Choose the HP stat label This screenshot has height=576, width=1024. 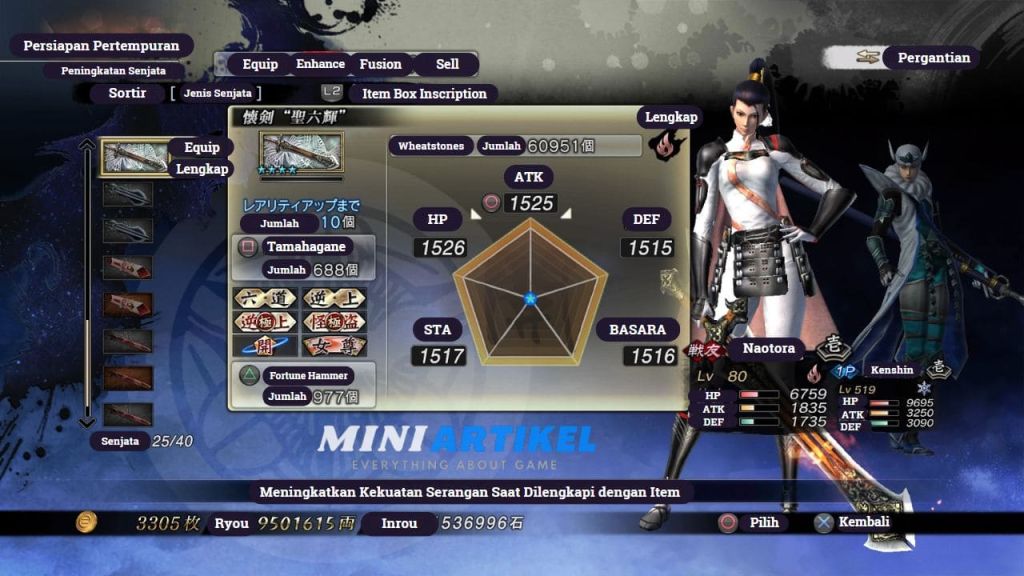(438, 220)
